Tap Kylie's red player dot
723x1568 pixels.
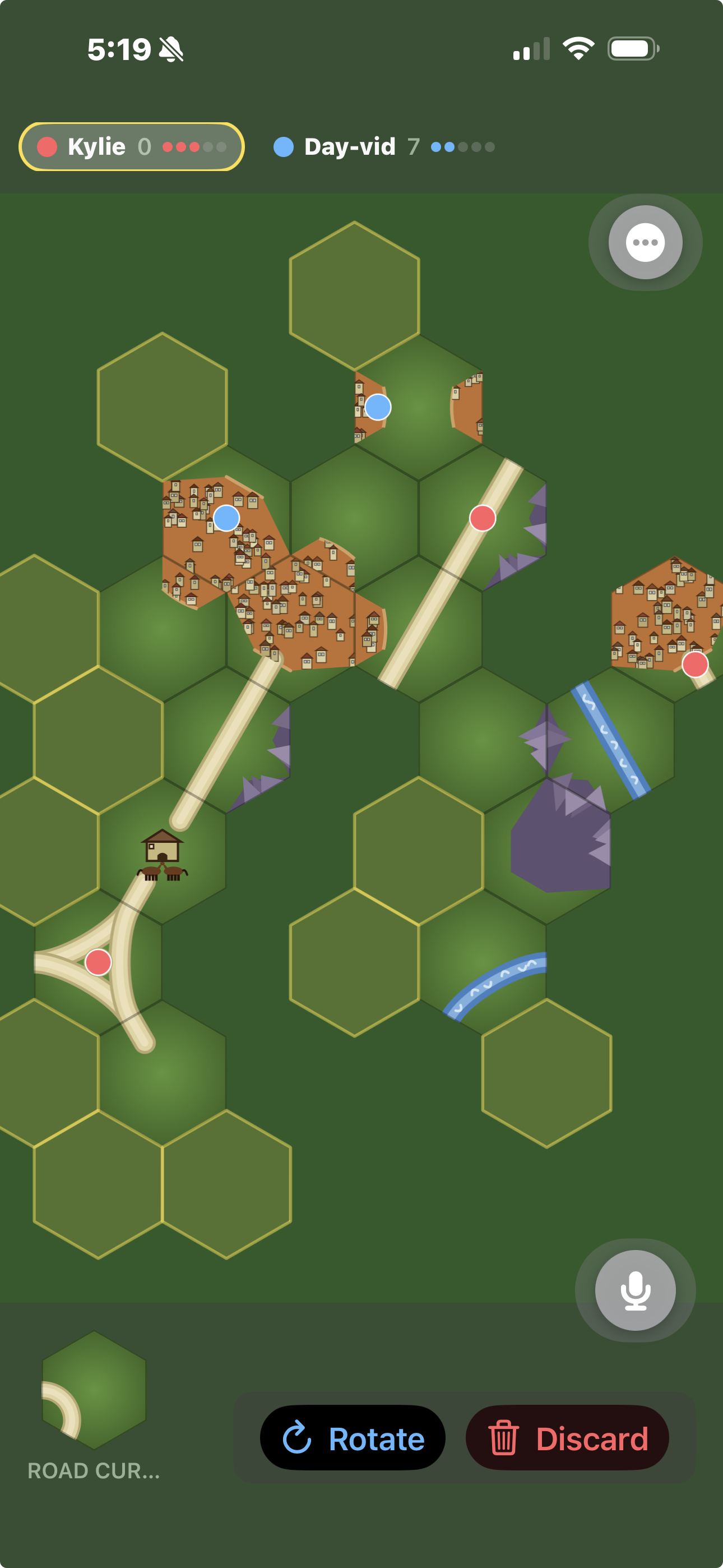tap(48, 146)
